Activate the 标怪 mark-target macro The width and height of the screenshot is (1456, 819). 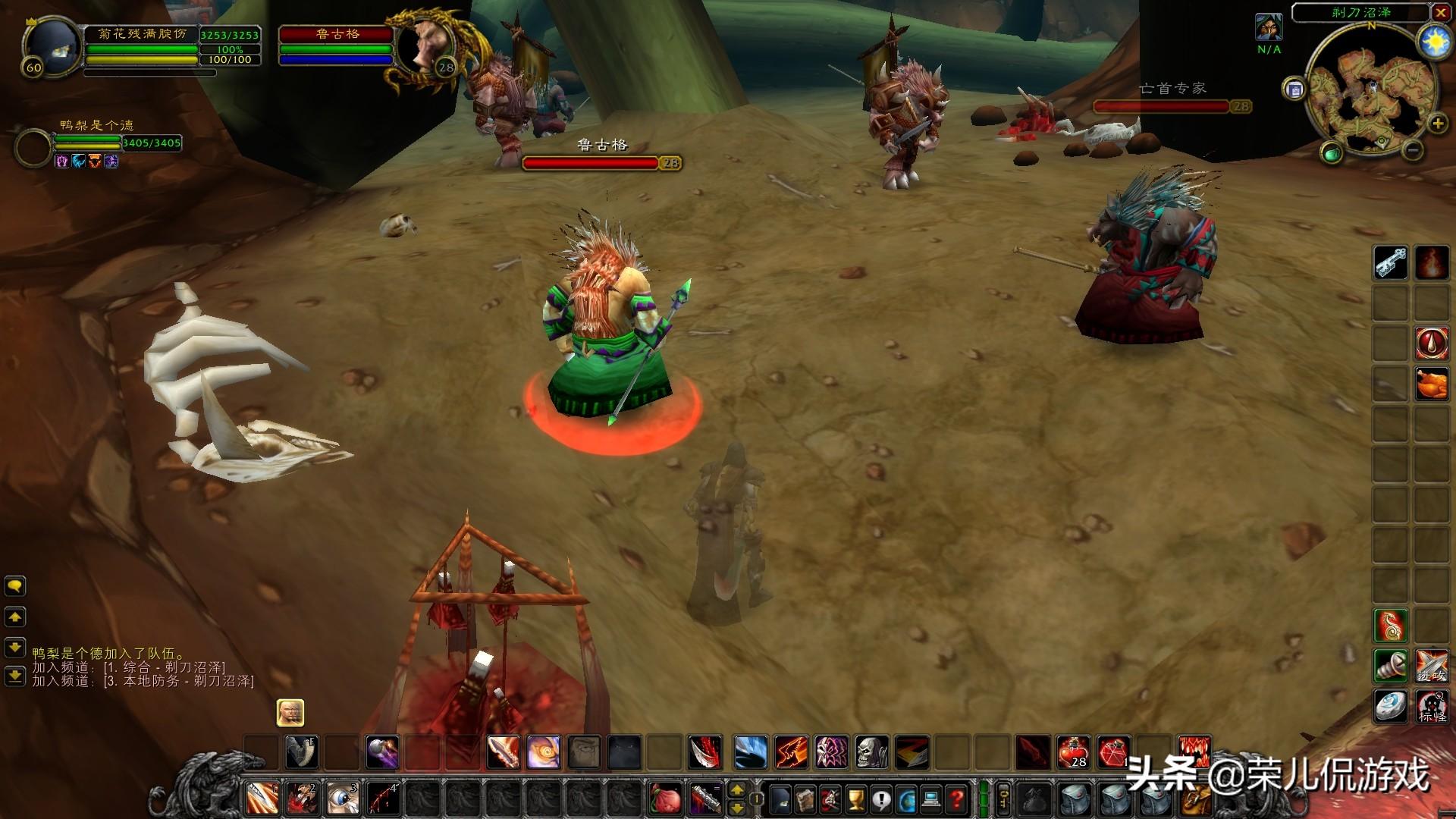coord(1431,707)
